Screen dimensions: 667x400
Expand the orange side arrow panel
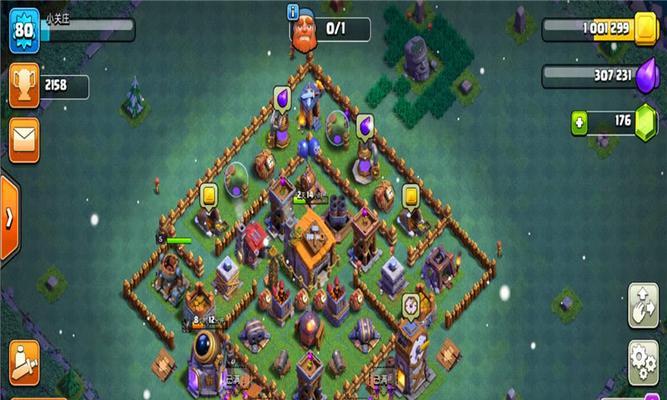8,219
